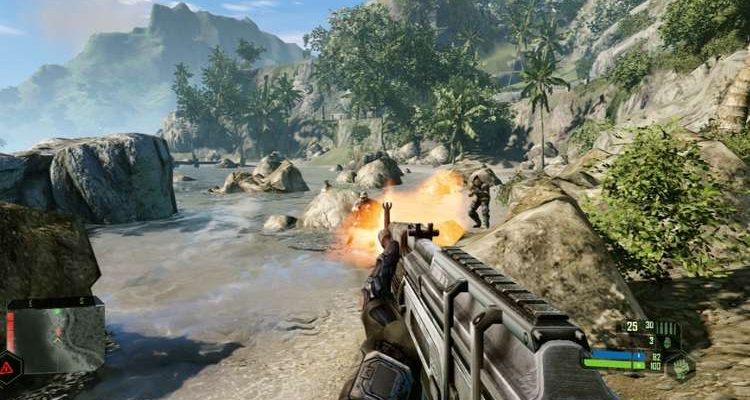The width and height of the screenshot is (750, 400).
Task: Select the red warning triangle alert icon
Action: 7,367
